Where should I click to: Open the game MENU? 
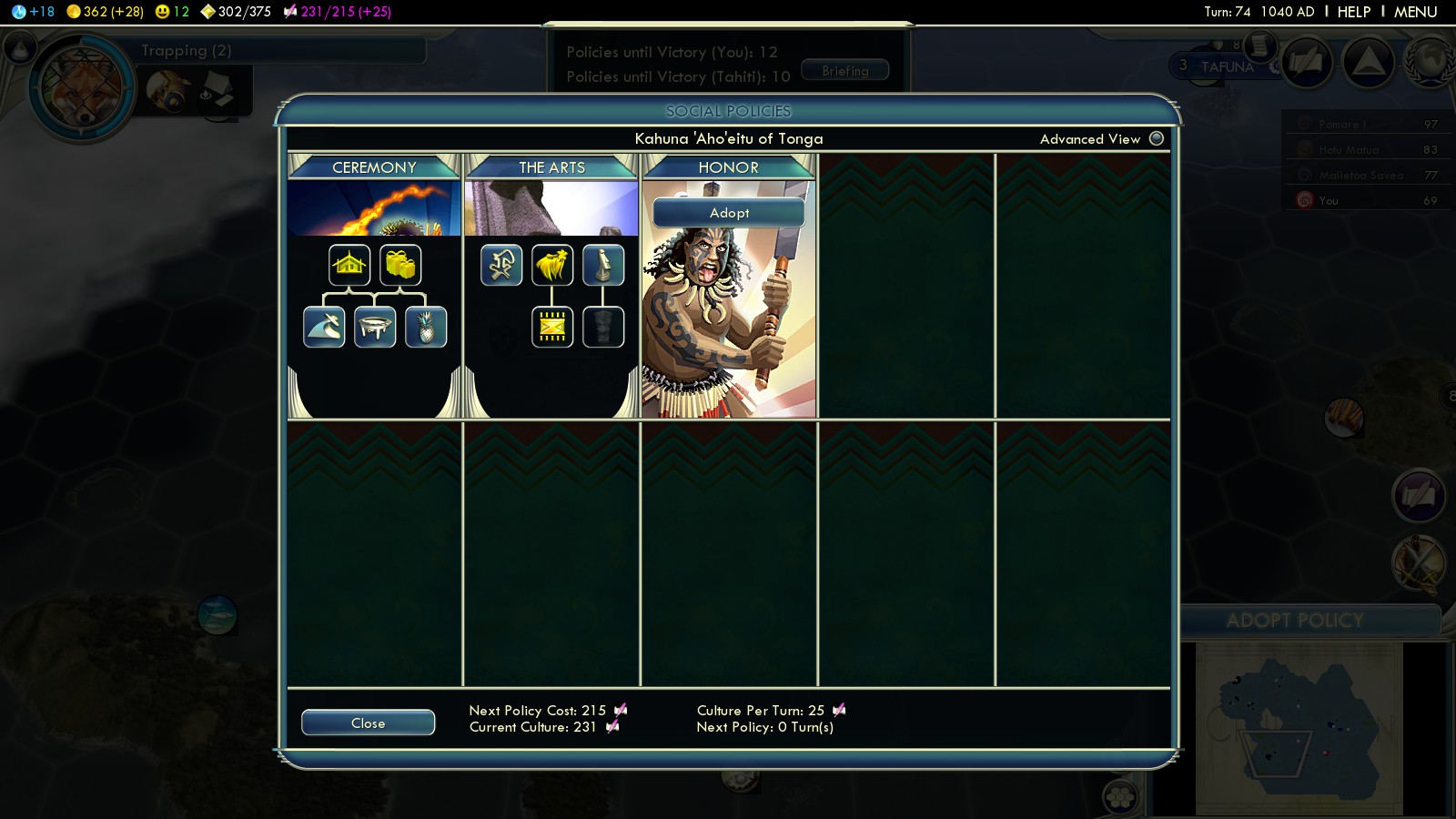coord(1415,12)
